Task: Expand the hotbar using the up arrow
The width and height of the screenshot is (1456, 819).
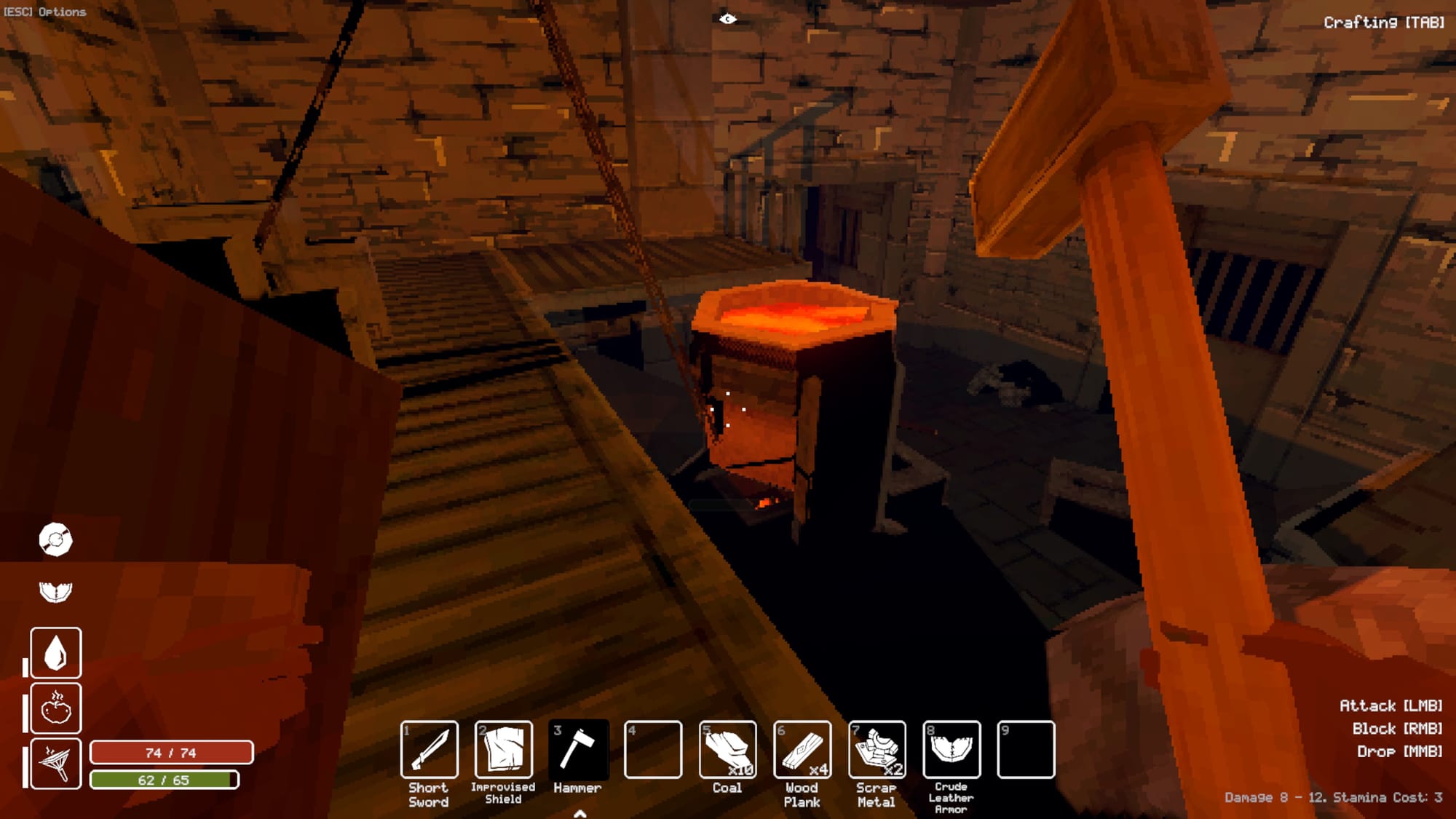Action: (579, 813)
